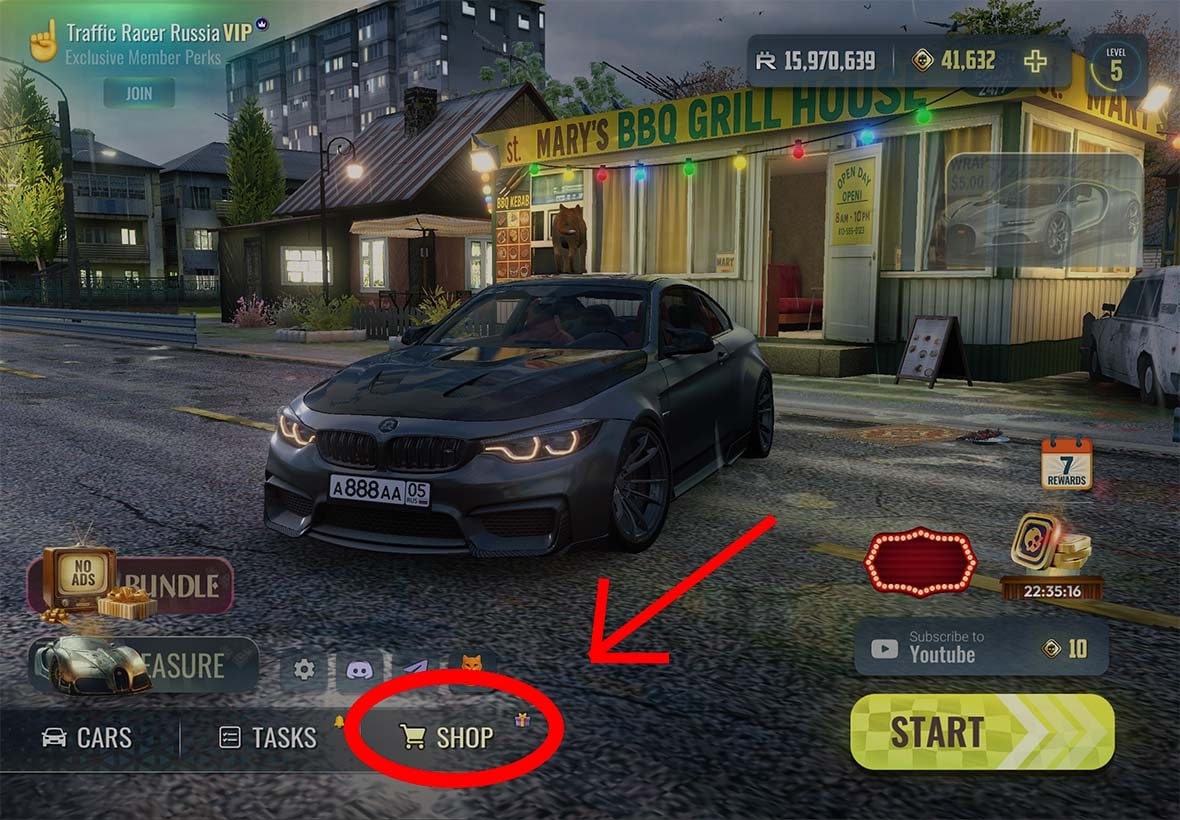Open the Level 5 progress badge
Image resolution: width=1180 pixels, height=820 pixels.
tap(1115, 65)
